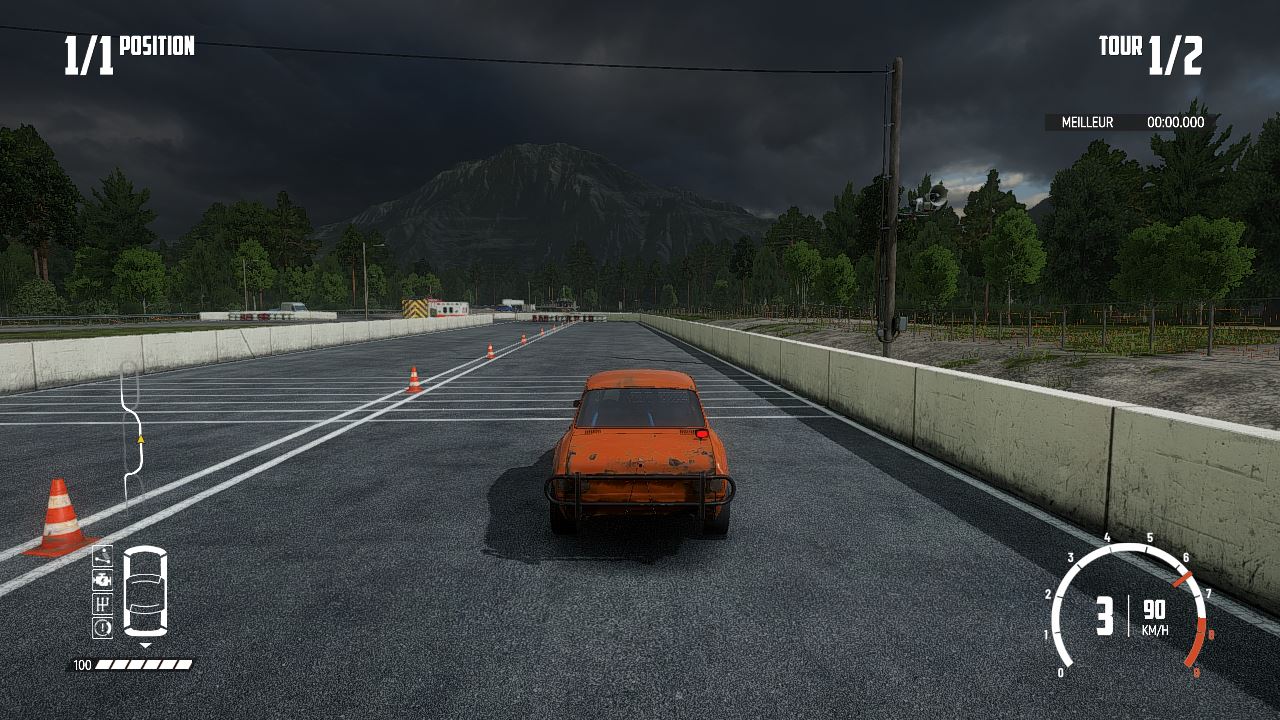Select the suspension damage indicator icon
The height and width of the screenshot is (720, 1280).
pyautogui.click(x=103, y=557)
